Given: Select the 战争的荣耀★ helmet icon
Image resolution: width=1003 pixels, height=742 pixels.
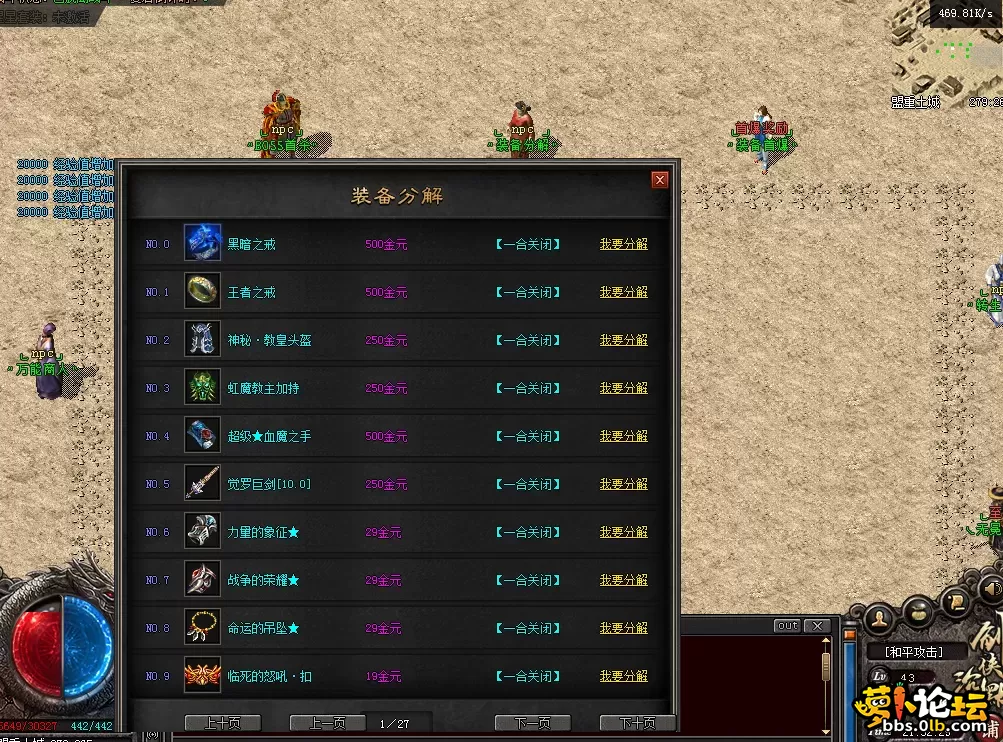Looking at the screenshot, I should pos(202,580).
